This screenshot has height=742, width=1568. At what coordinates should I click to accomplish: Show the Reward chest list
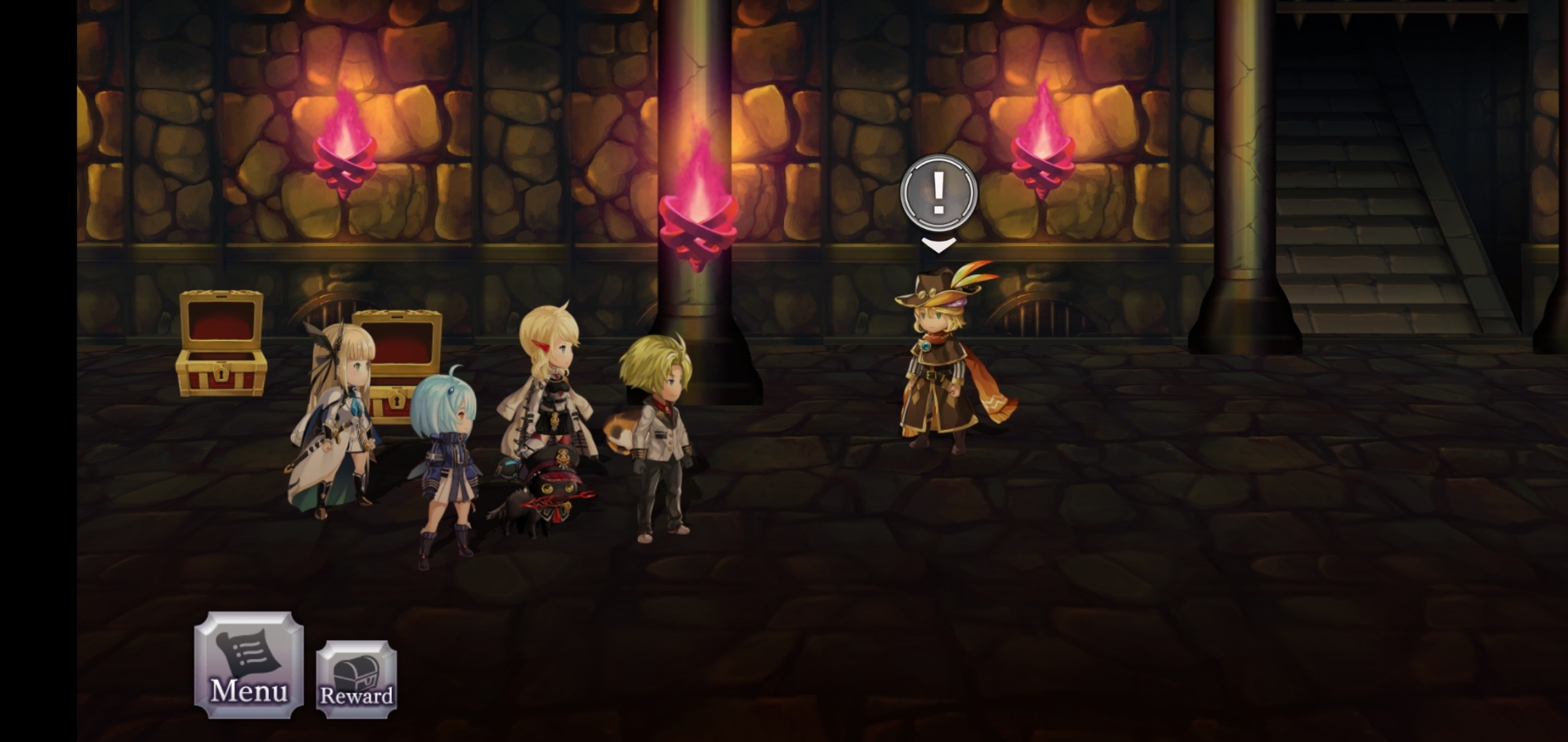pos(357,679)
